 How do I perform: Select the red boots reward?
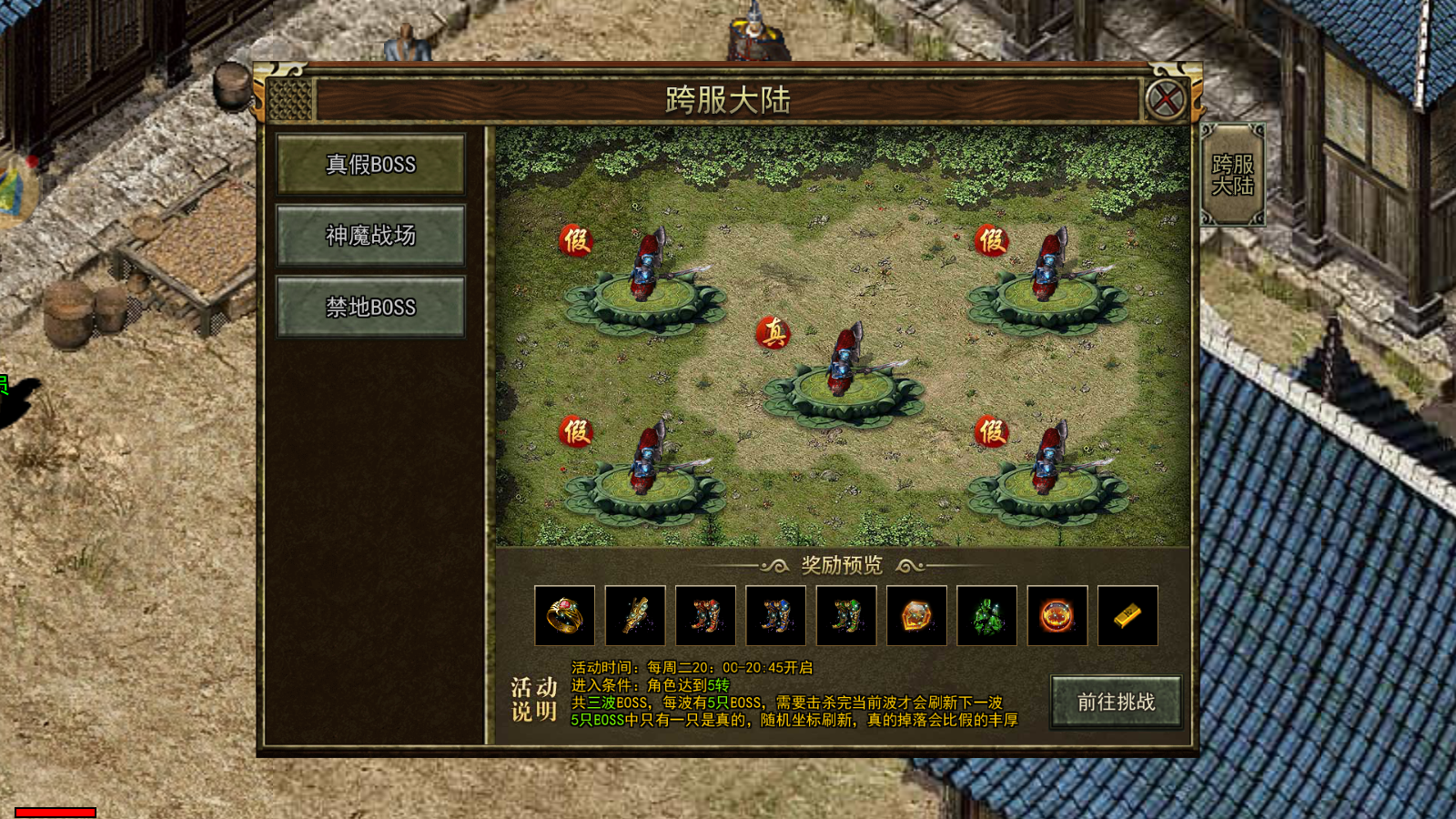click(705, 616)
